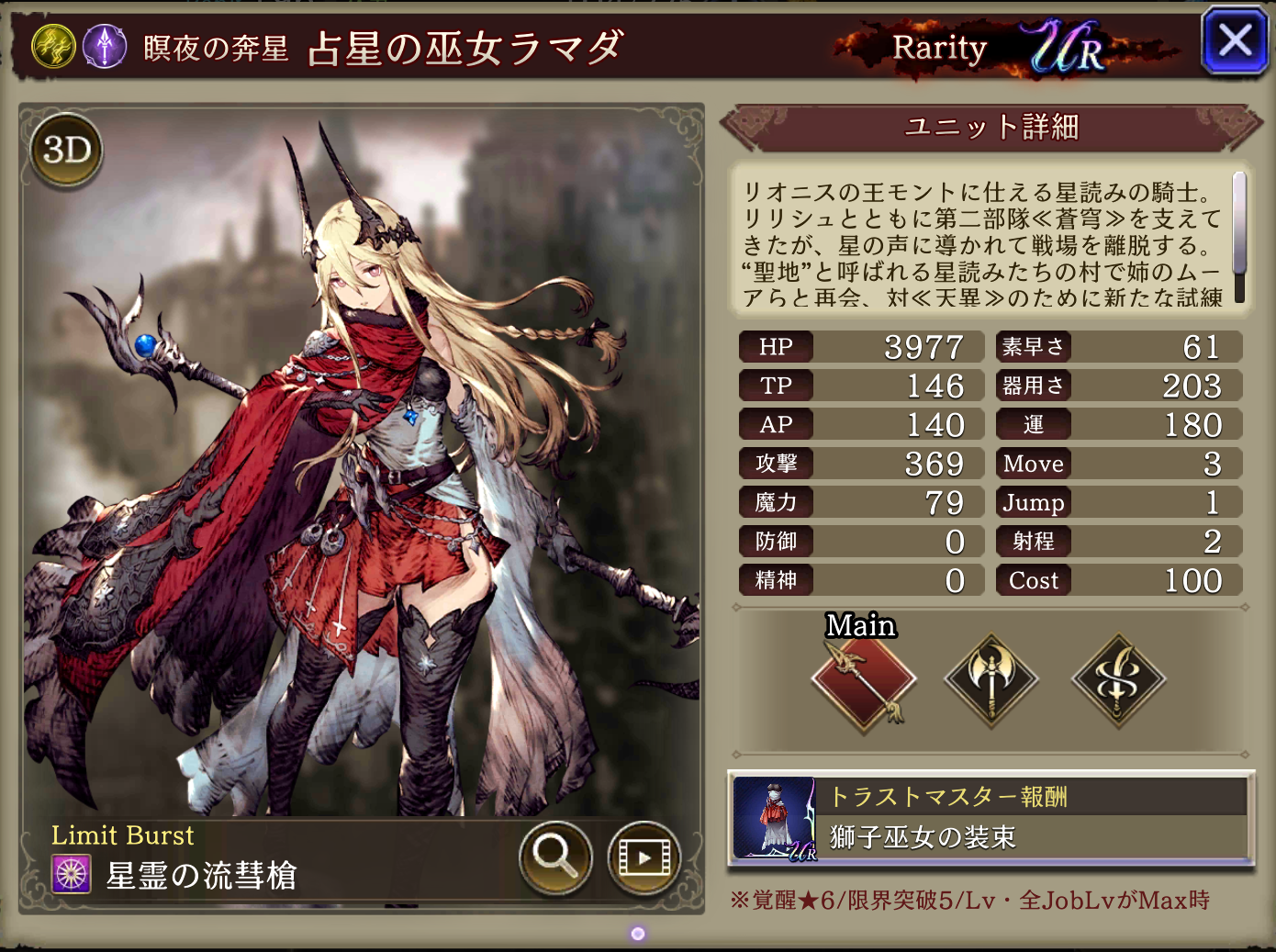The image size is (1276, 952).
Task: Tap the purple spear job type icon
Action: [105, 46]
